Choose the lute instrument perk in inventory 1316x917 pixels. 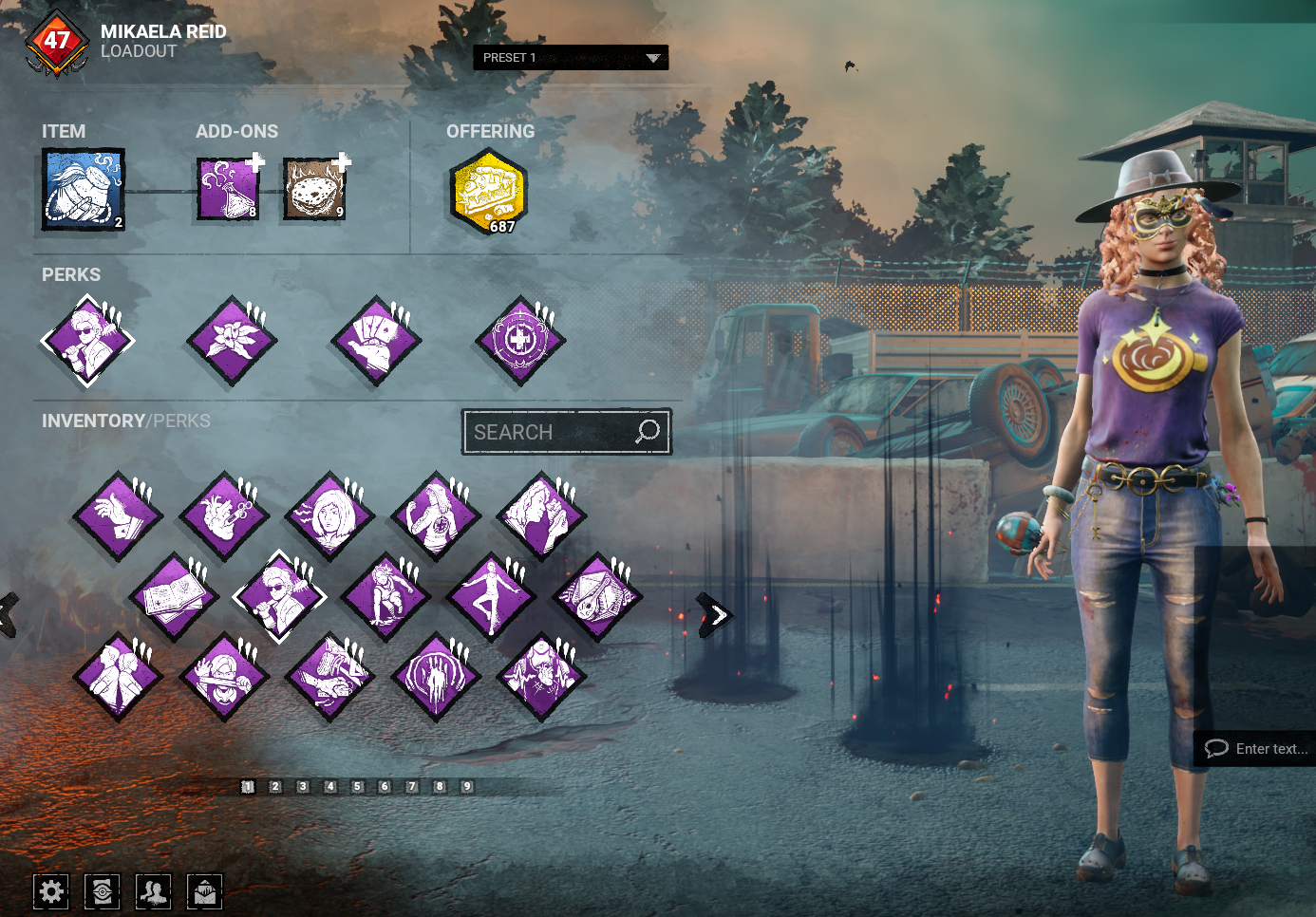click(x=597, y=597)
